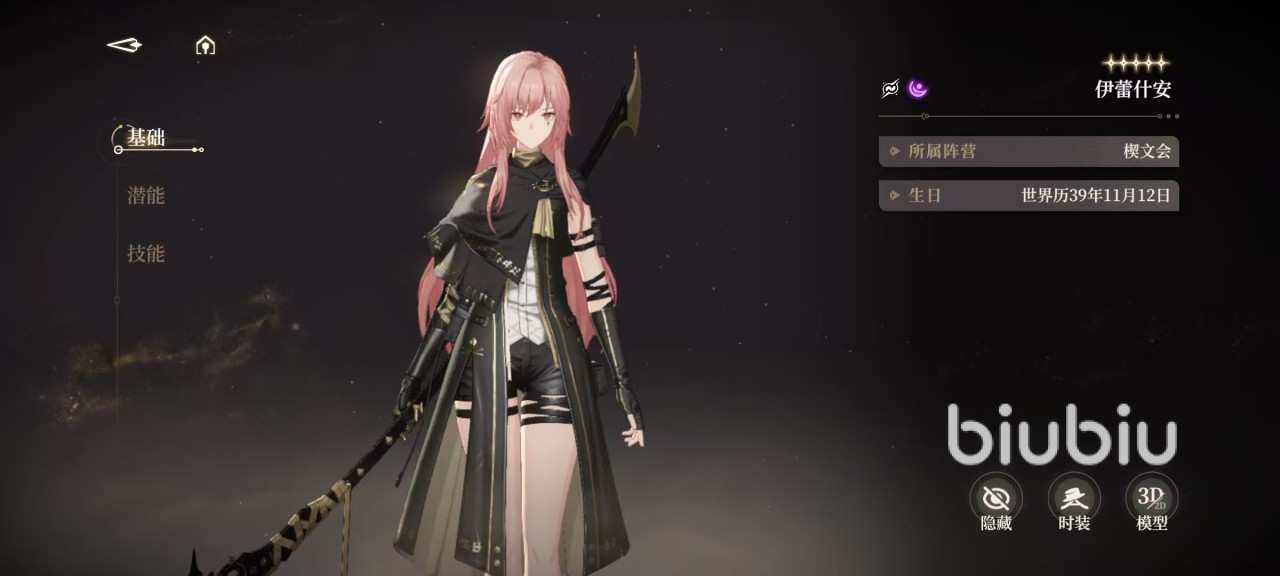Viewport: 1280px width, 576px height.
Task: Select the 技能 tab
Action: tap(146, 254)
